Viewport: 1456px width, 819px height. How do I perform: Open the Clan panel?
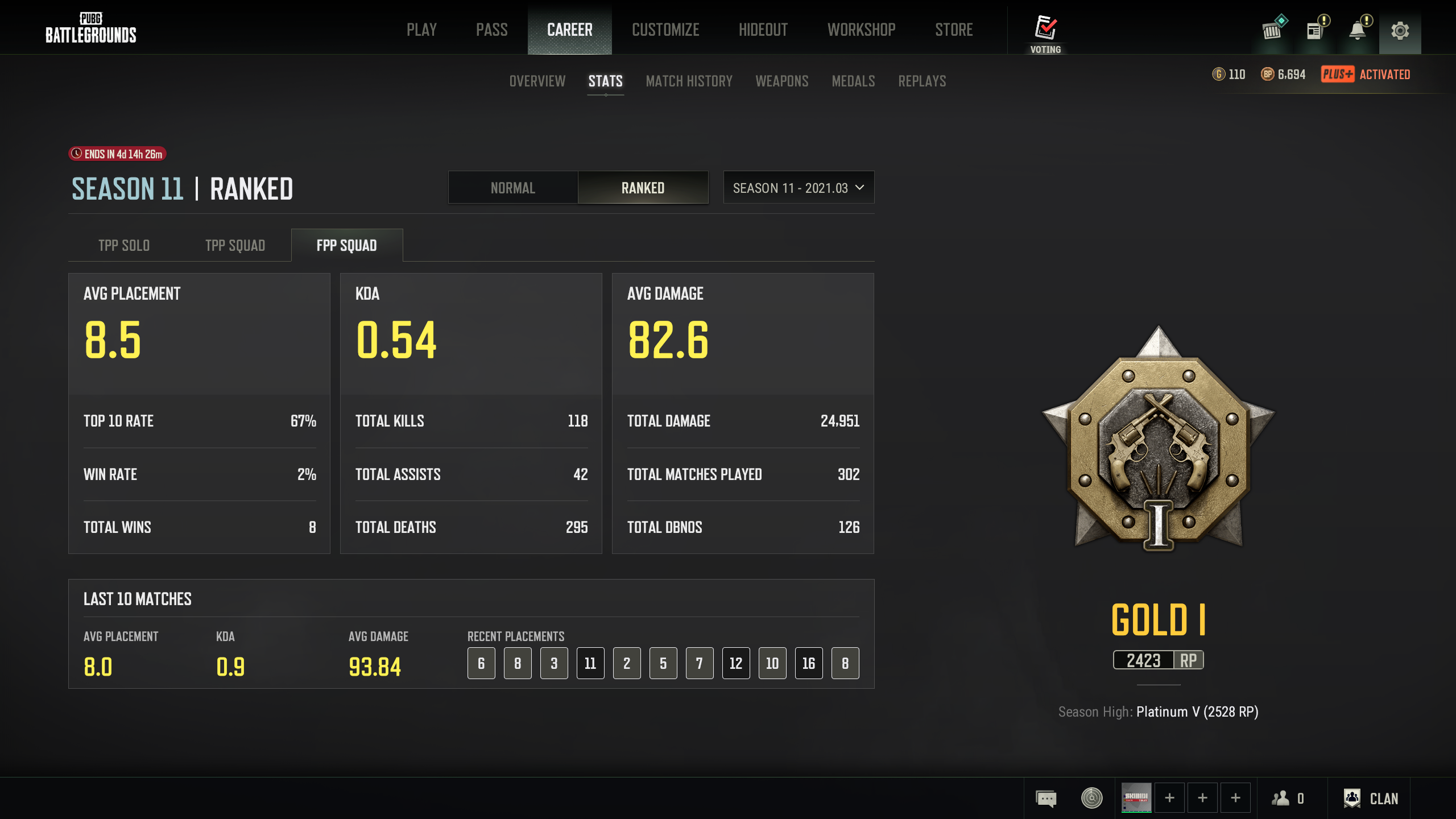(1371, 799)
